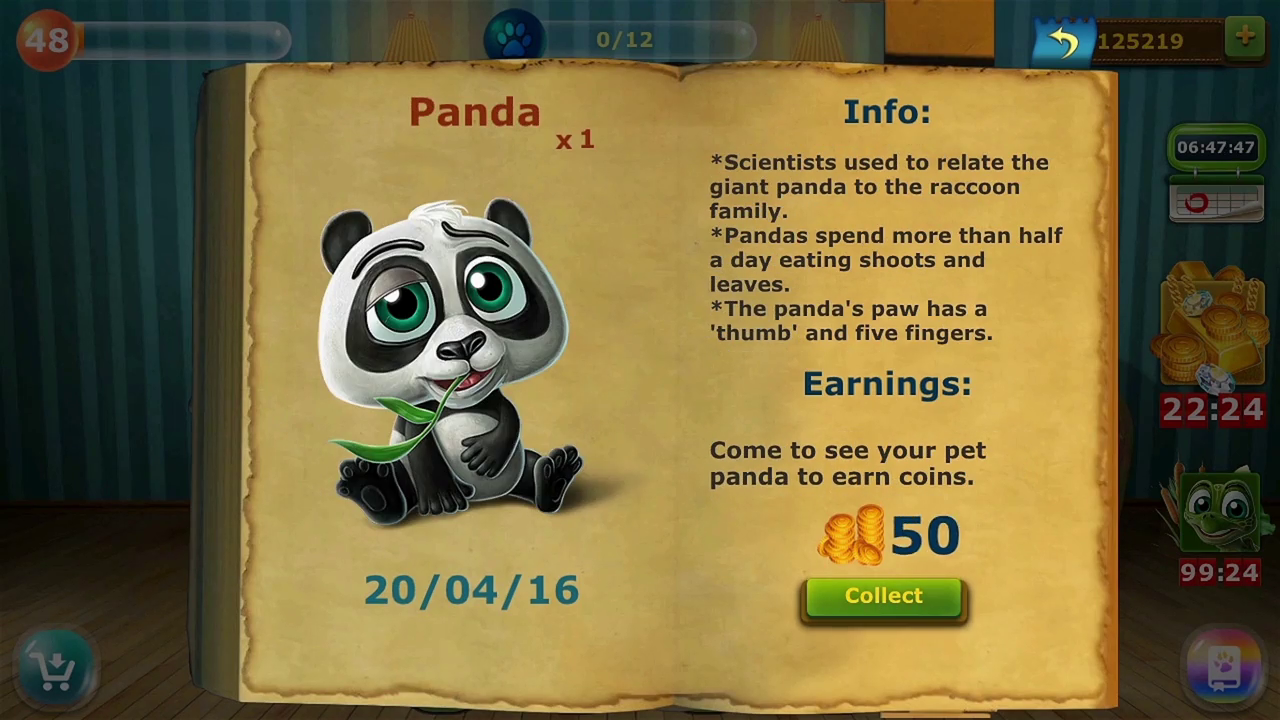The height and width of the screenshot is (720, 1280).
Task: Click the Earnings heading
Action: pyautogui.click(x=886, y=383)
